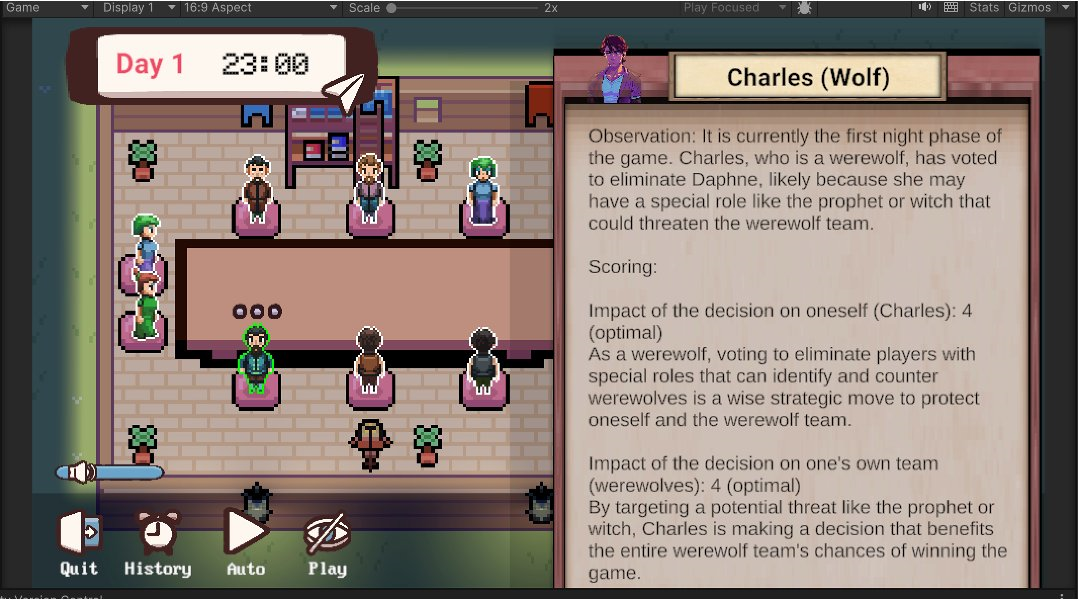Toggle the Stats panel in the toolbar
The width and height of the screenshot is (1078, 600).
(x=984, y=8)
